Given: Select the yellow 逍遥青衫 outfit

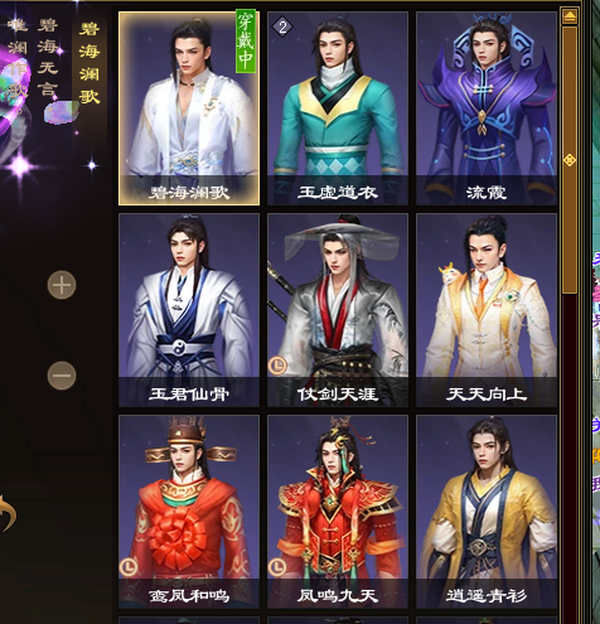Looking at the screenshot, I should (486, 510).
